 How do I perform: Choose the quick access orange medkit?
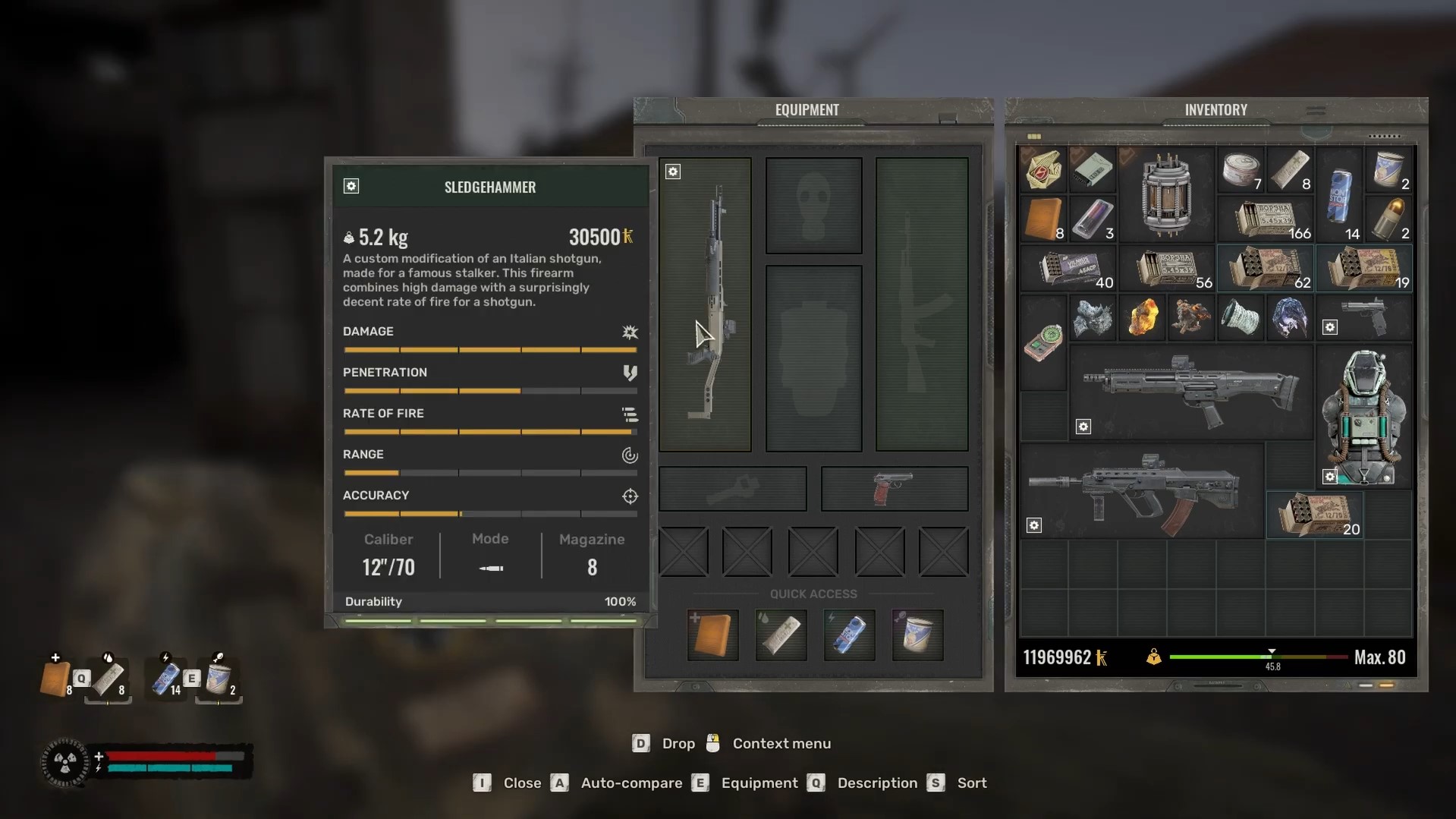click(x=712, y=635)
